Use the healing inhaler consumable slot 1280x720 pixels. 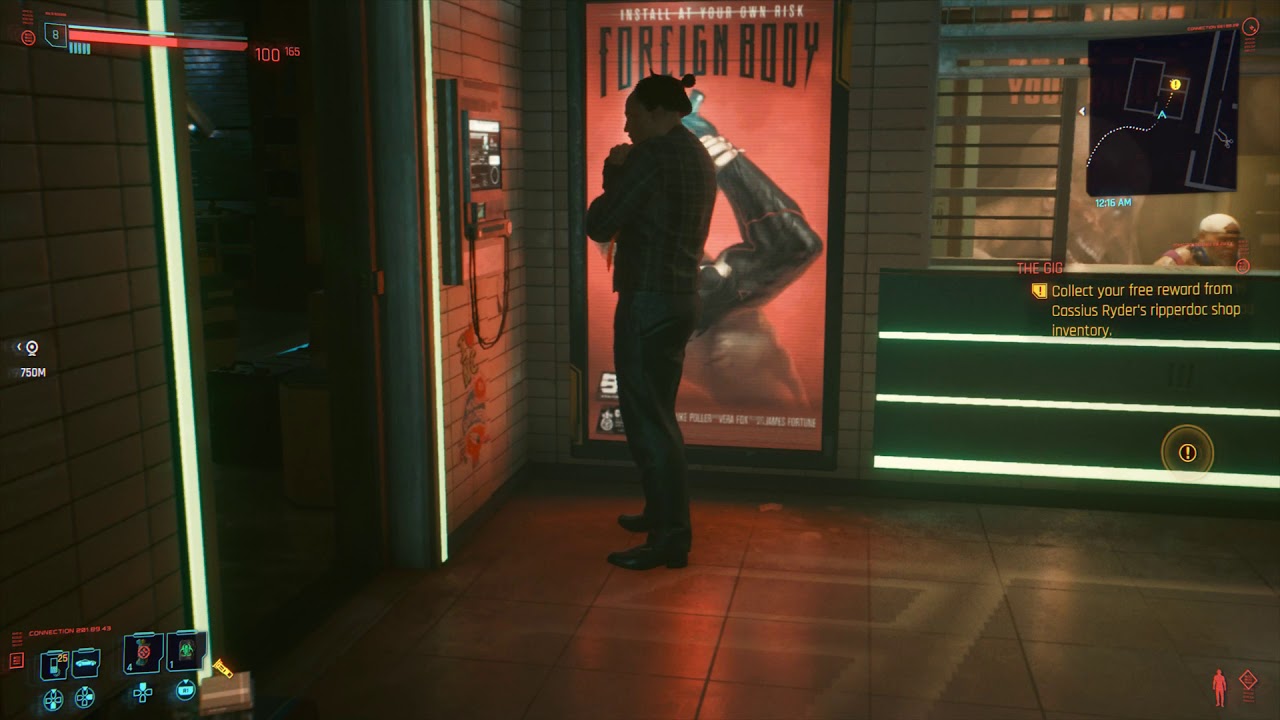pos(143,653)
